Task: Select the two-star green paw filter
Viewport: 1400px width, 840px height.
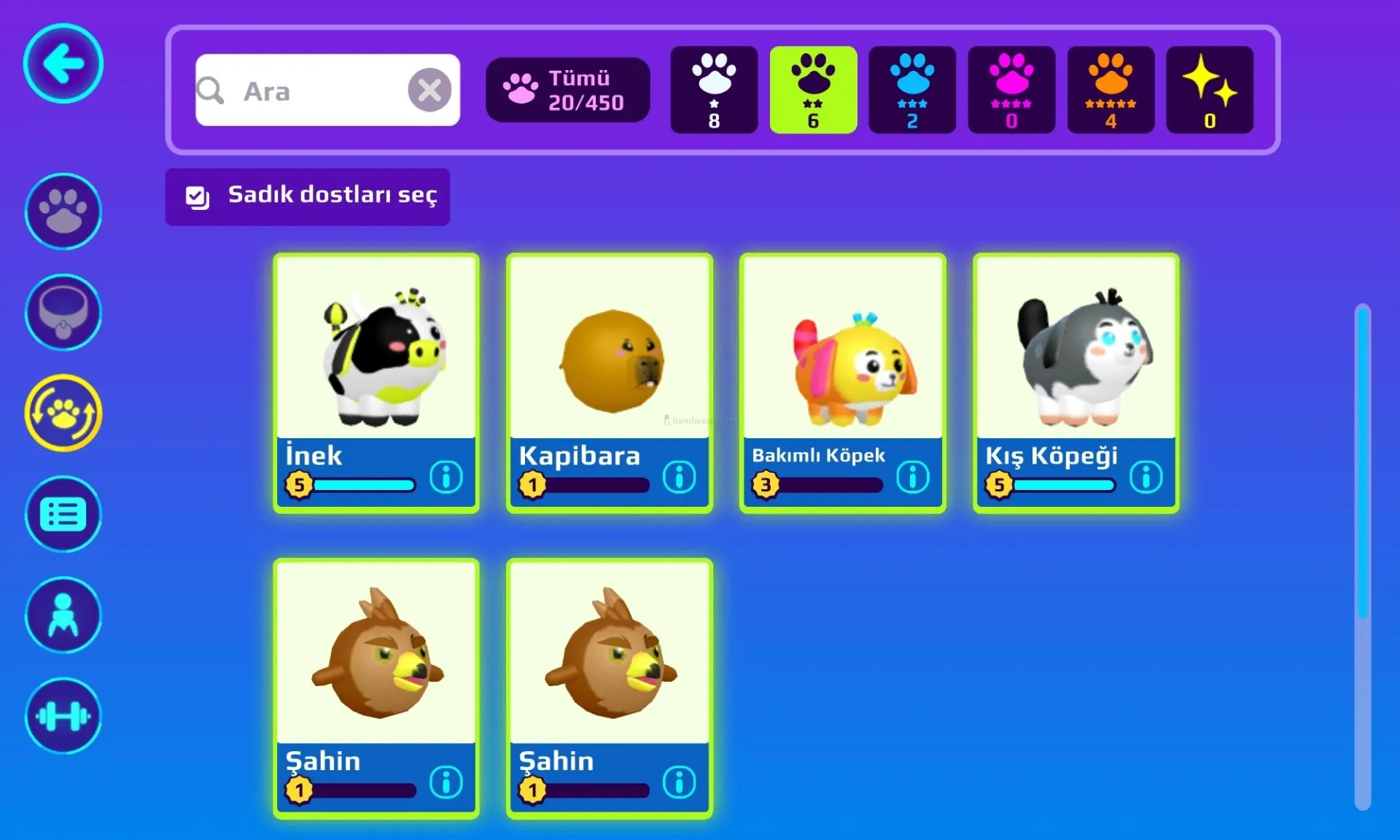Action: coord(813,90)
